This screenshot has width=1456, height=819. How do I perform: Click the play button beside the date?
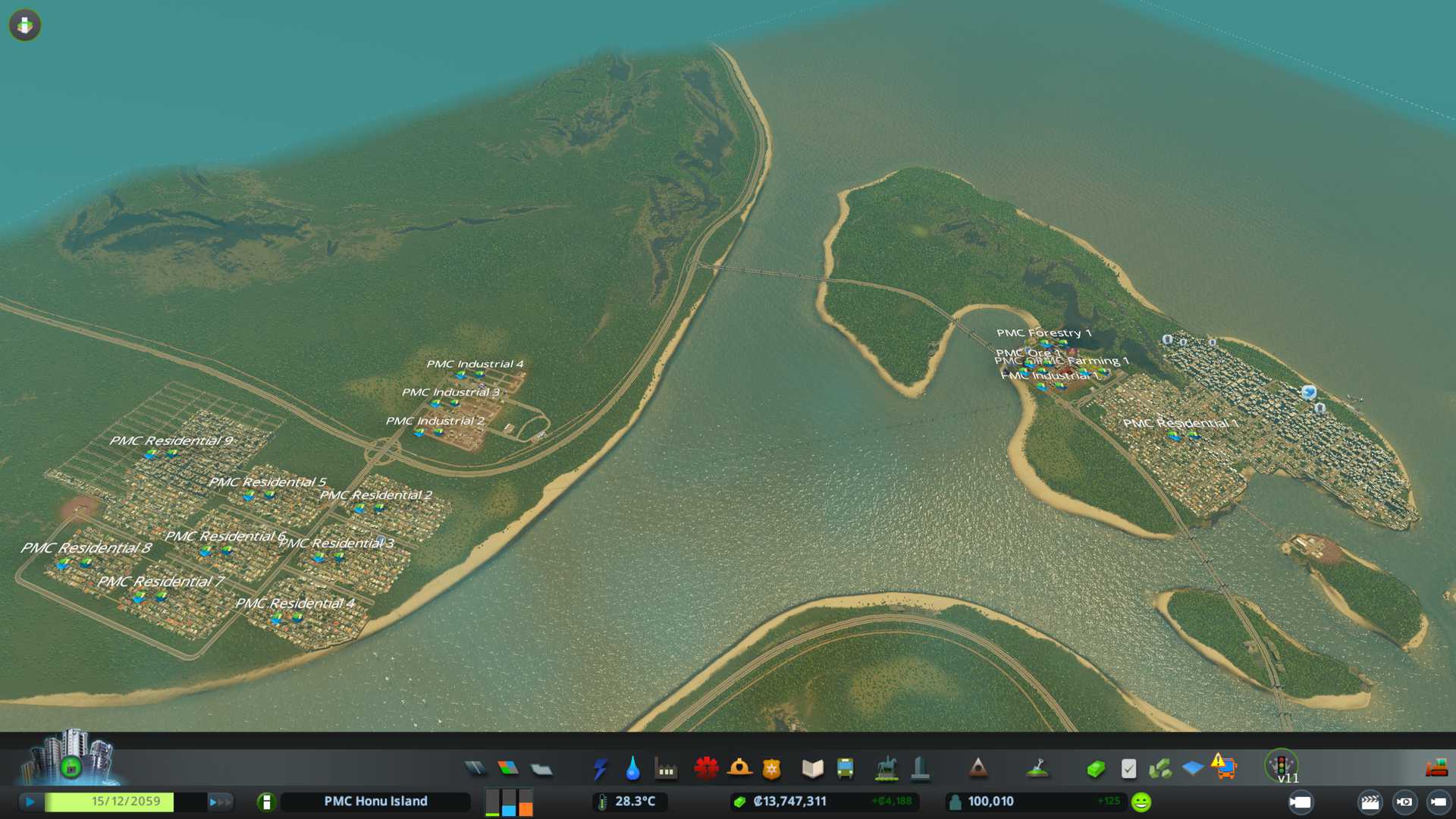click(x=30, y=802)
